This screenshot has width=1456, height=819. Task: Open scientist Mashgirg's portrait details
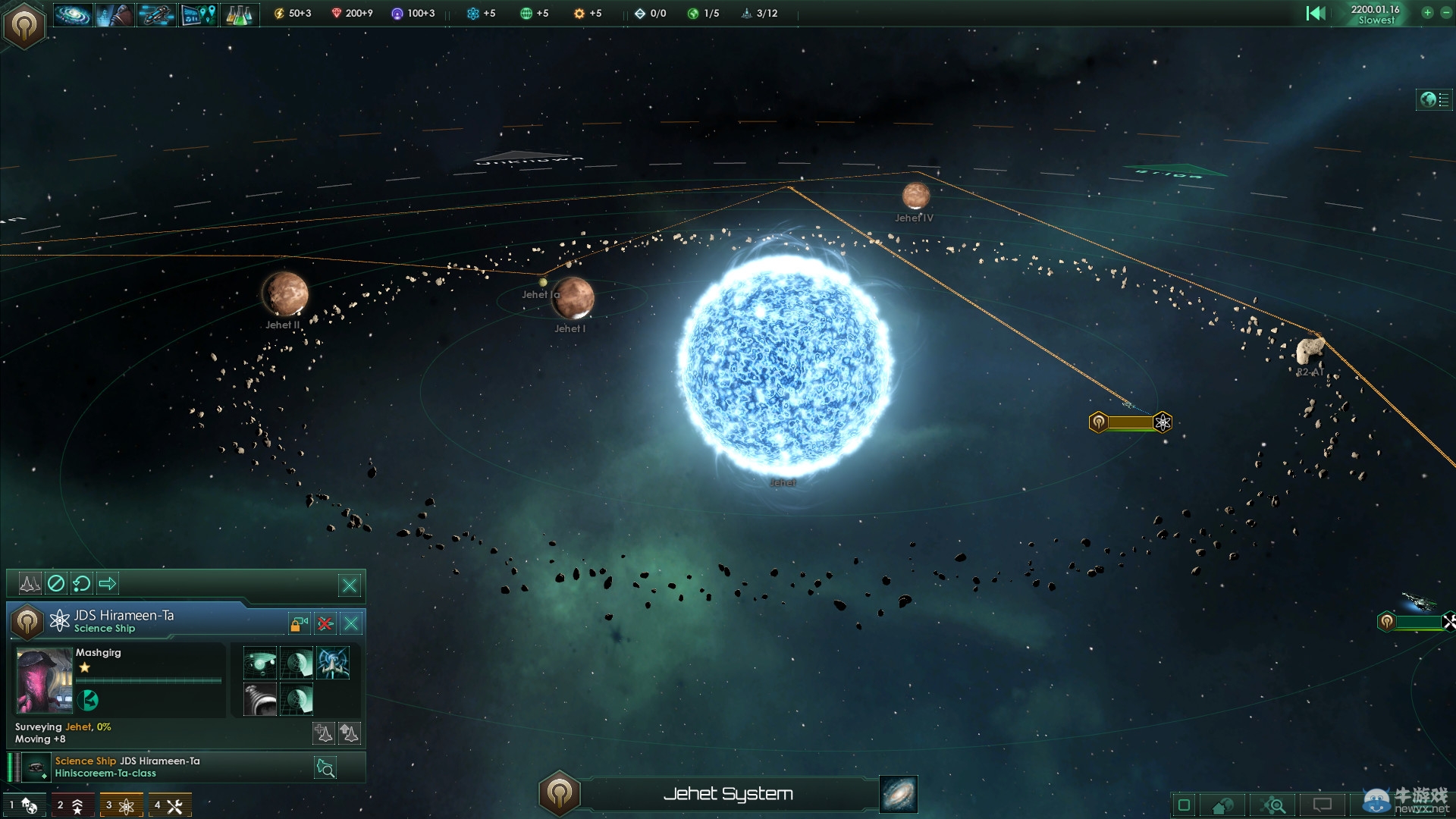tap(44, 680)
